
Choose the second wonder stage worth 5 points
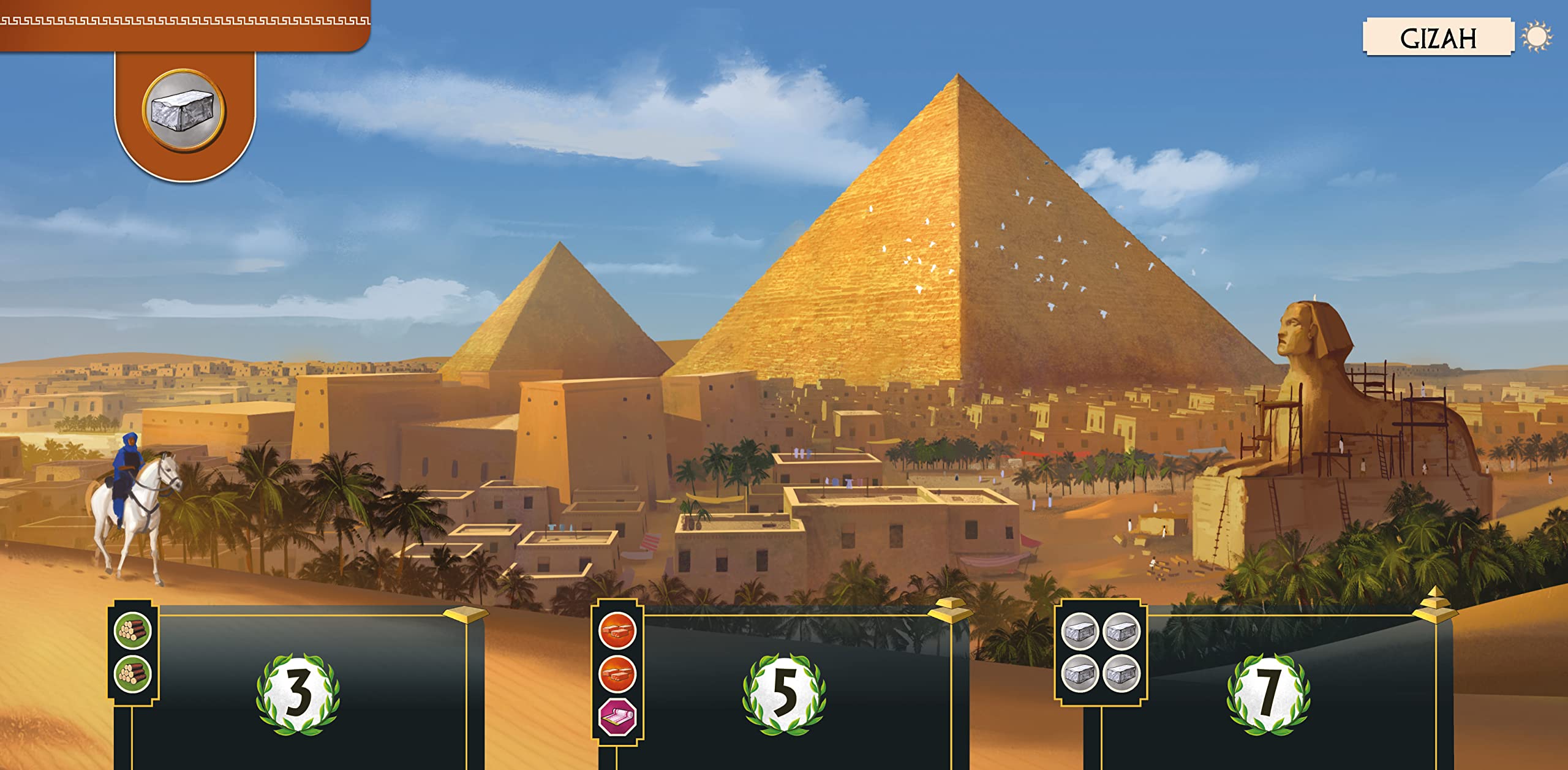[784, 694]
